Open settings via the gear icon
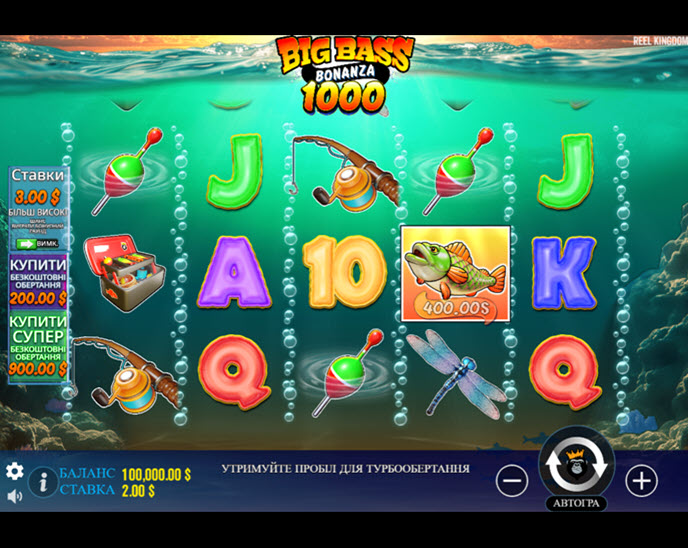688x548 pixels. pos(15,471)
